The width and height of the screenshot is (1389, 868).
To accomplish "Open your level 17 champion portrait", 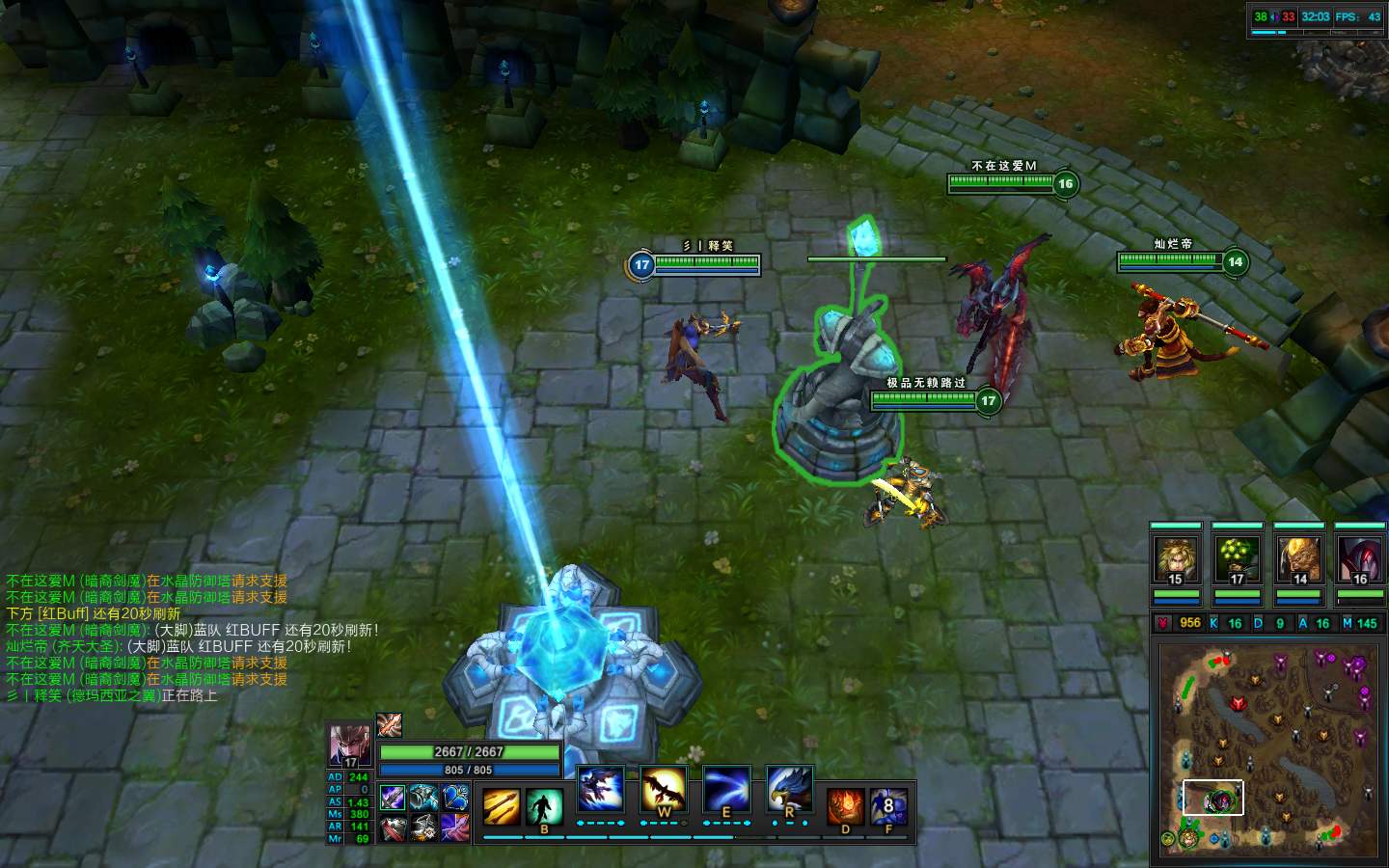I will click(349, 746).
